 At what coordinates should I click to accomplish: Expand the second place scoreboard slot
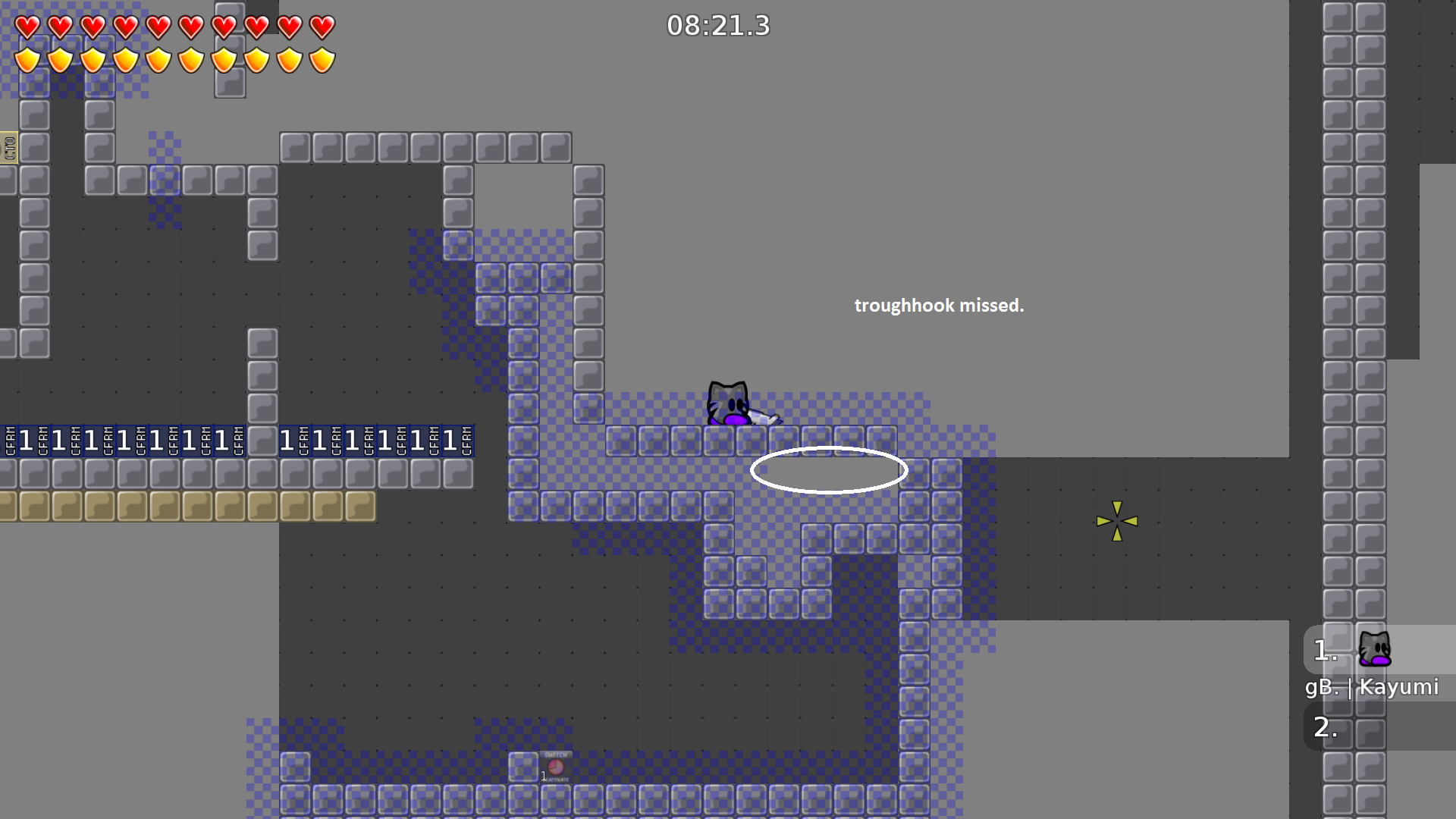point(1324,728)
